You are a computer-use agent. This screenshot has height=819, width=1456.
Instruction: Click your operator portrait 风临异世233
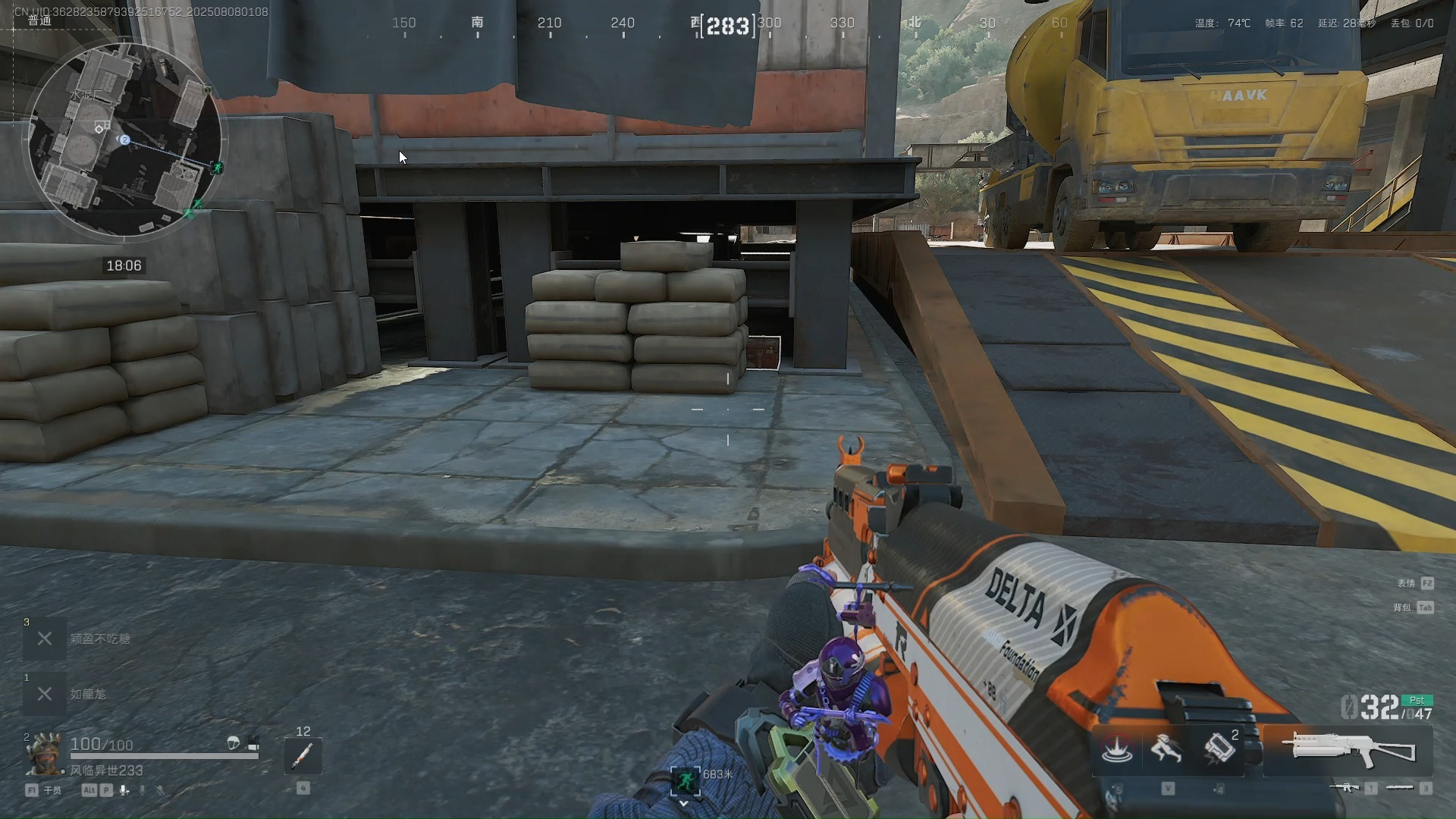coord(44,755)
